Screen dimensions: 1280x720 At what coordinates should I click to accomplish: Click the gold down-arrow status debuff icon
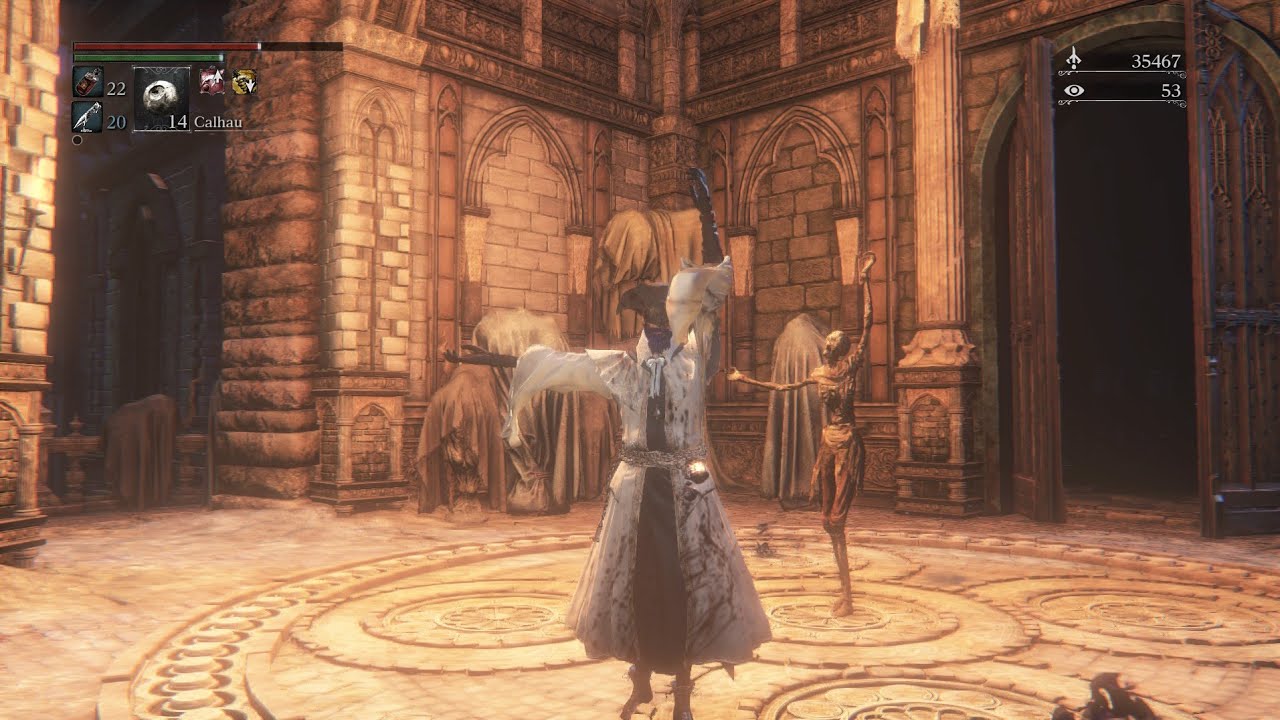point(243,82)
